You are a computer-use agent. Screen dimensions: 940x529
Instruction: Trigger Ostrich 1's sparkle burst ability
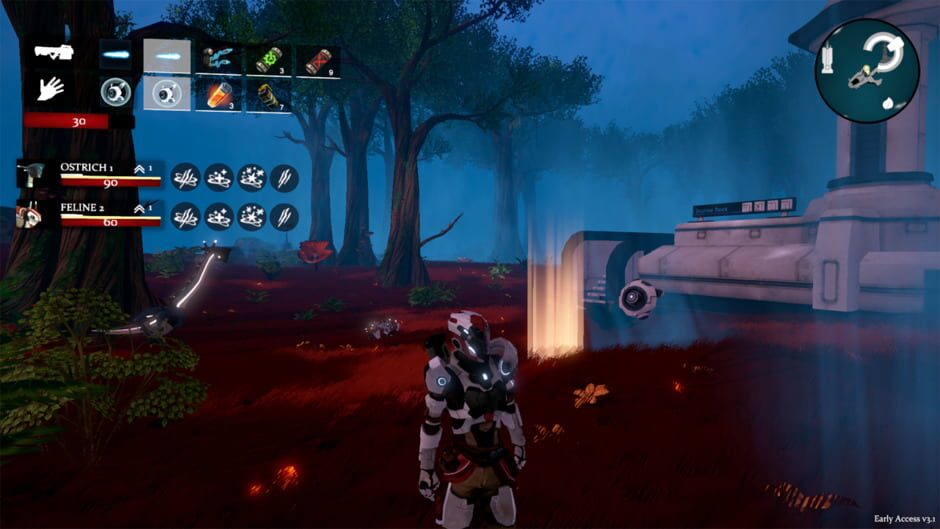[251, 177]
